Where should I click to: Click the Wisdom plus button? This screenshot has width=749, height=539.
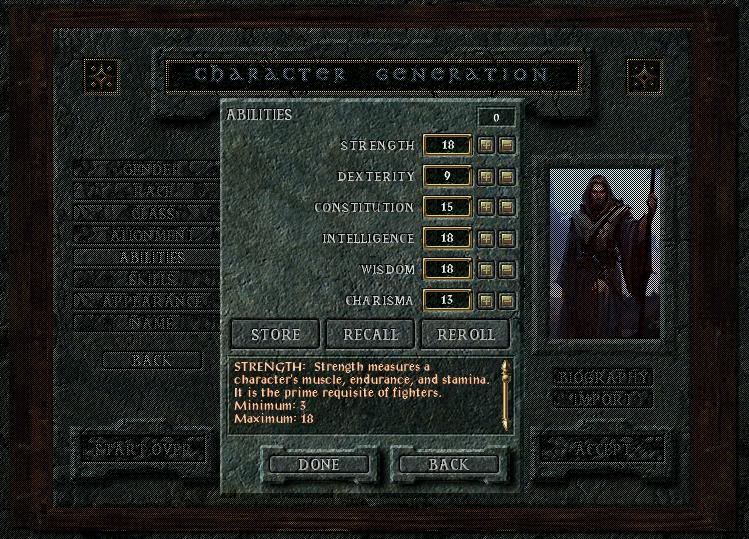486,270
